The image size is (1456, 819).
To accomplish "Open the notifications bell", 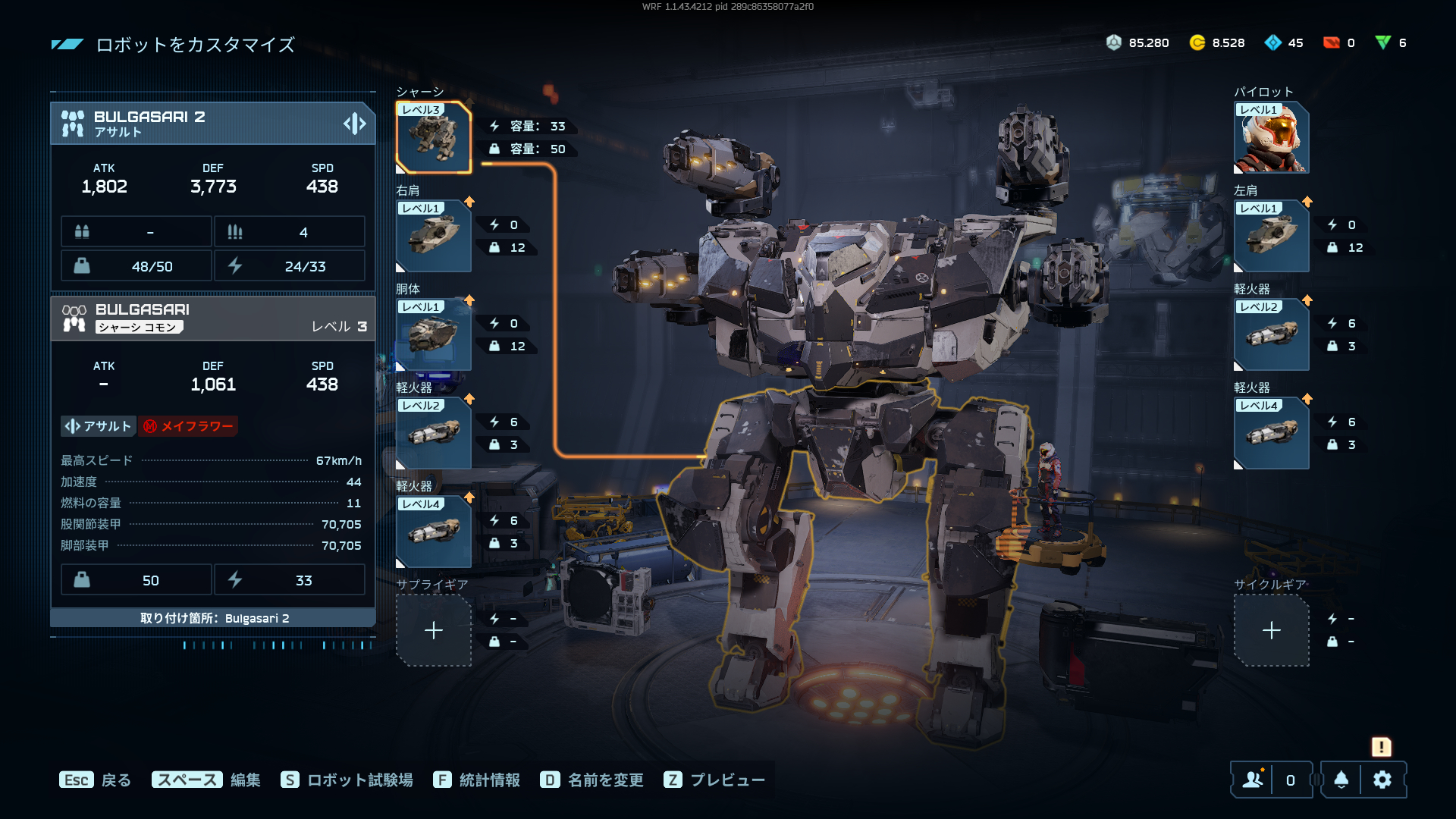I will (x=1341, y=780).
